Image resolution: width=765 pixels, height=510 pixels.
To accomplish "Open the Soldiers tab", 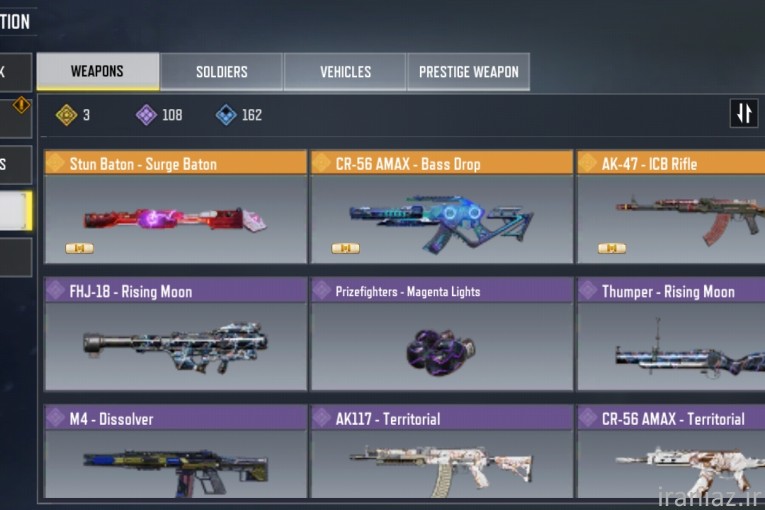I will [x=221, y=72].
